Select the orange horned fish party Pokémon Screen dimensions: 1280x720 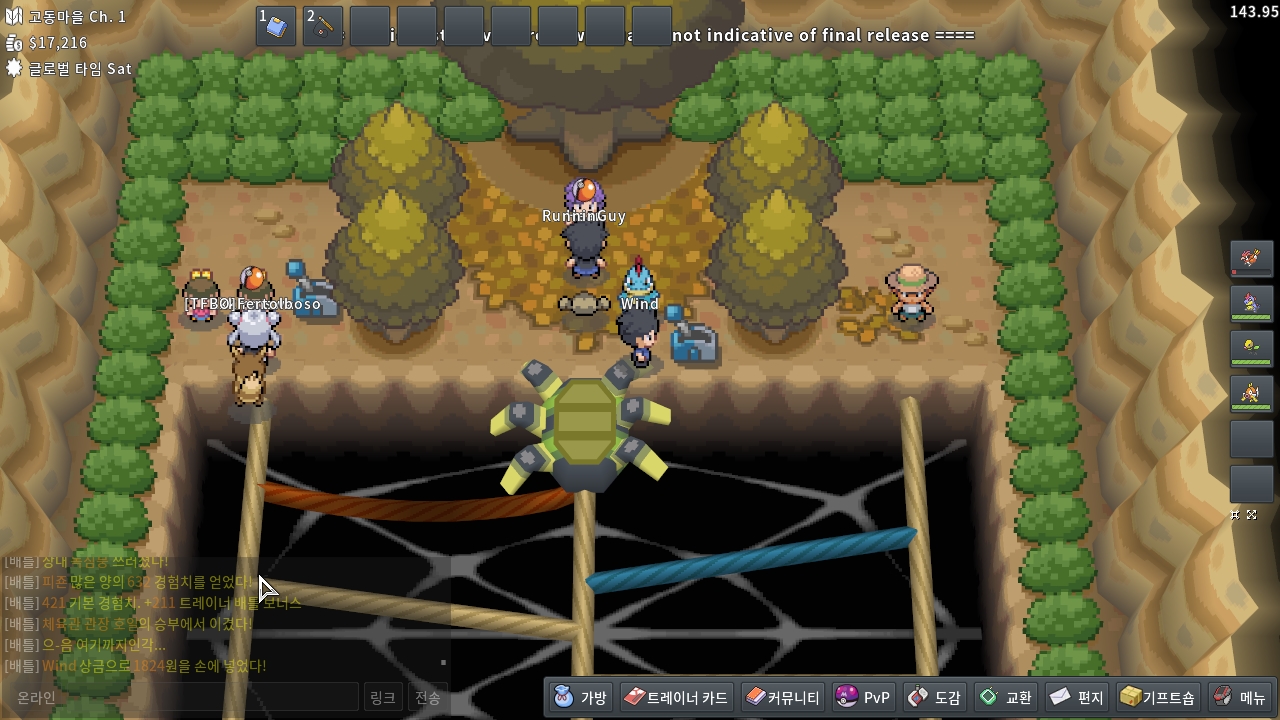click(x=1251, y=393)
